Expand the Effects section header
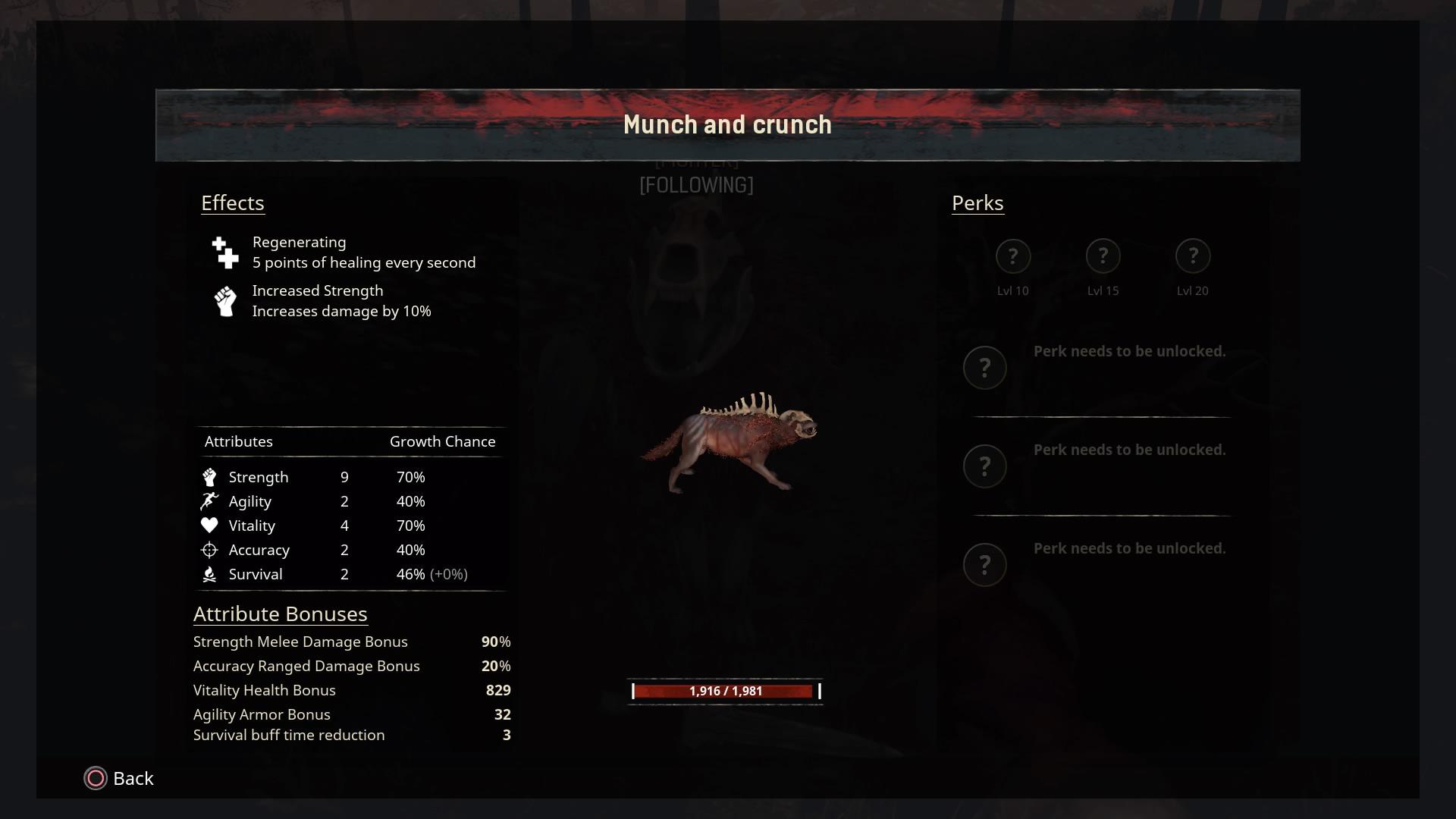Viewport: 1456px width, 819px height. coord(233,202)
